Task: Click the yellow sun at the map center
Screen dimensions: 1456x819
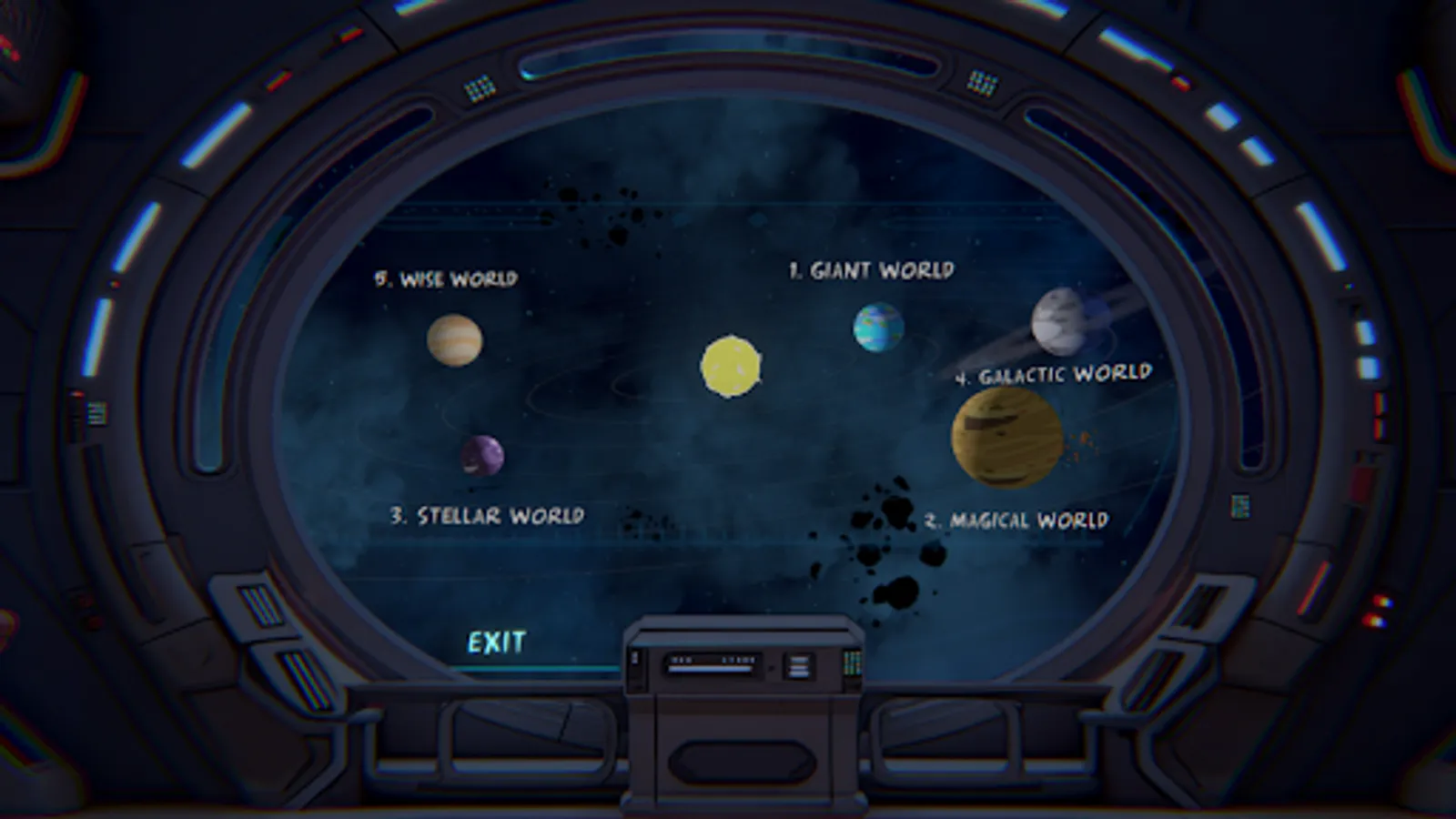Action: [x=732, y=367]
